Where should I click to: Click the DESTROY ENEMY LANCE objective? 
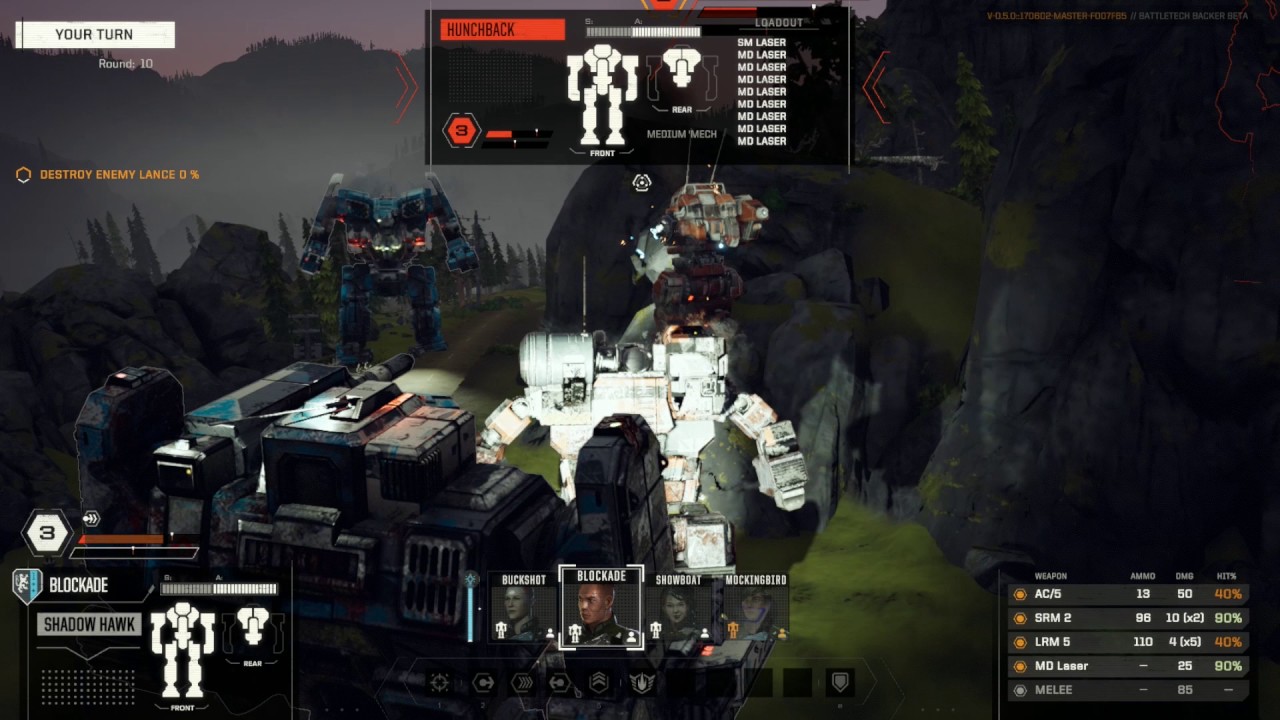[118, 173]
